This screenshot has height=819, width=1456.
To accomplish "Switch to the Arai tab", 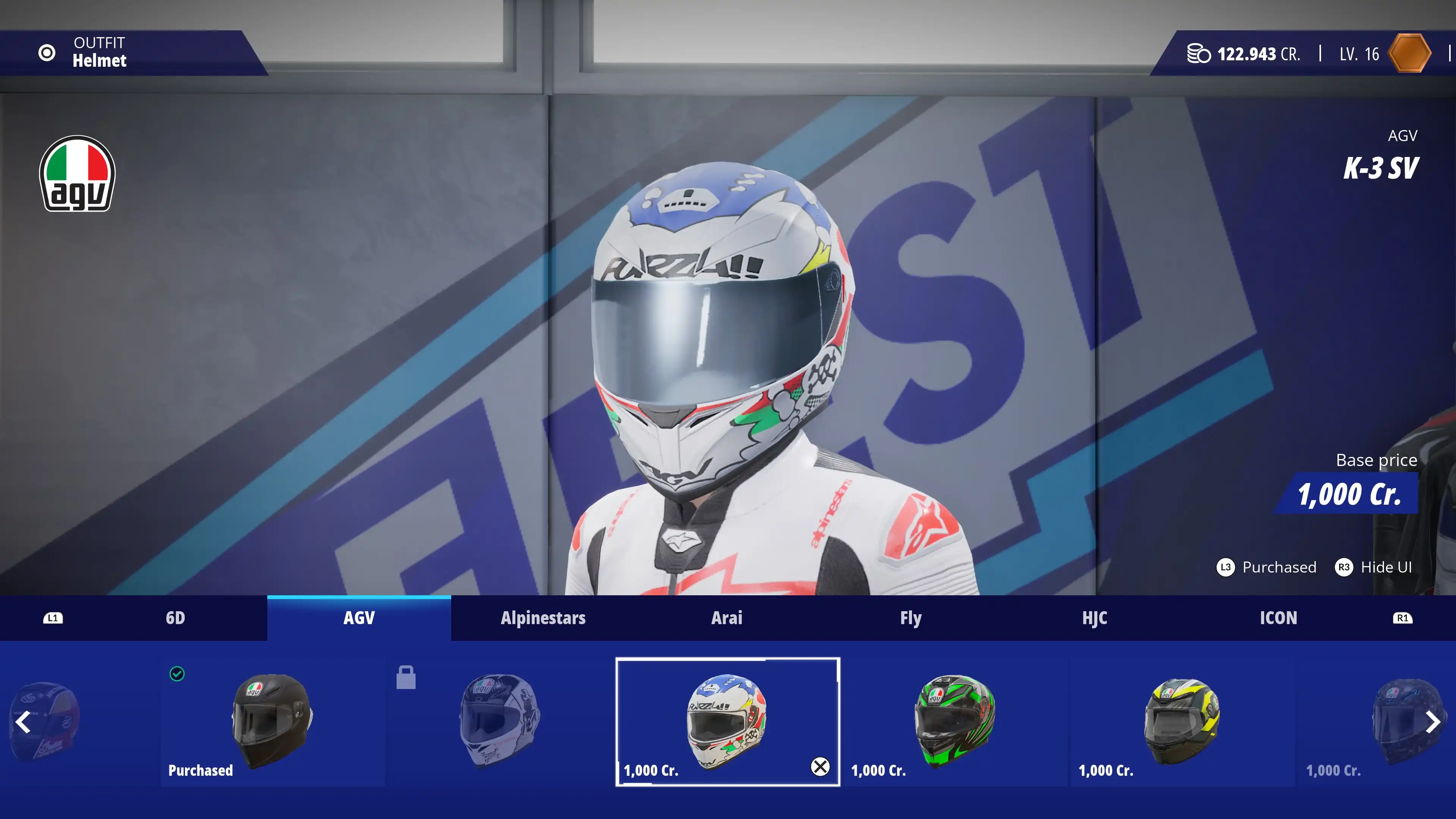I will click(x=726, y=618).
